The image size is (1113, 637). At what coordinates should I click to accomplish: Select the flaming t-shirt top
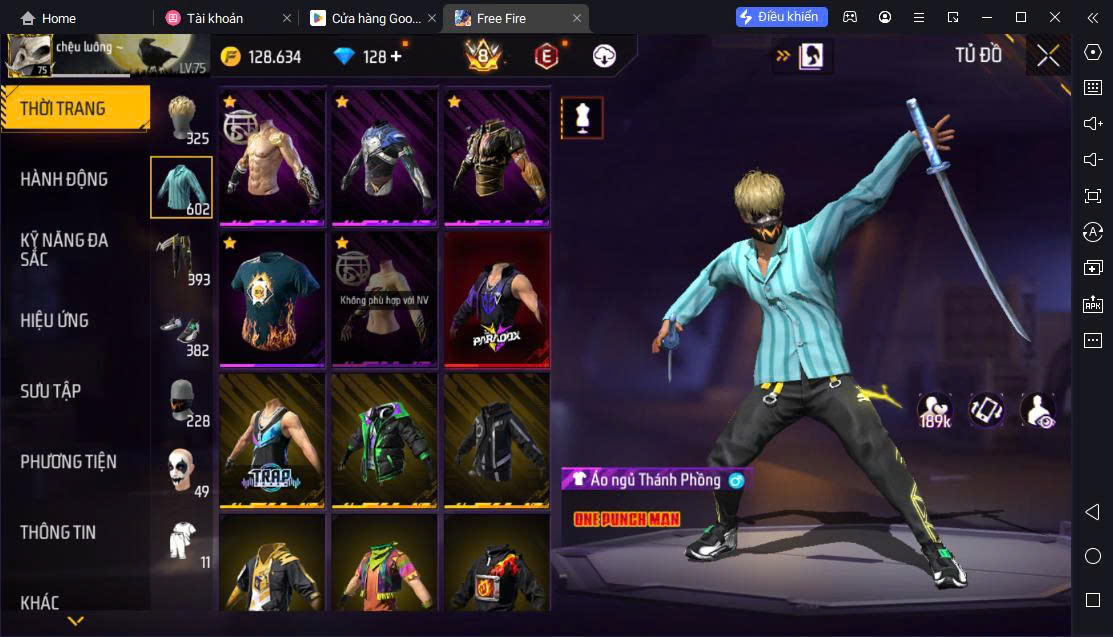pyautogui.click(x=272, y=298)
